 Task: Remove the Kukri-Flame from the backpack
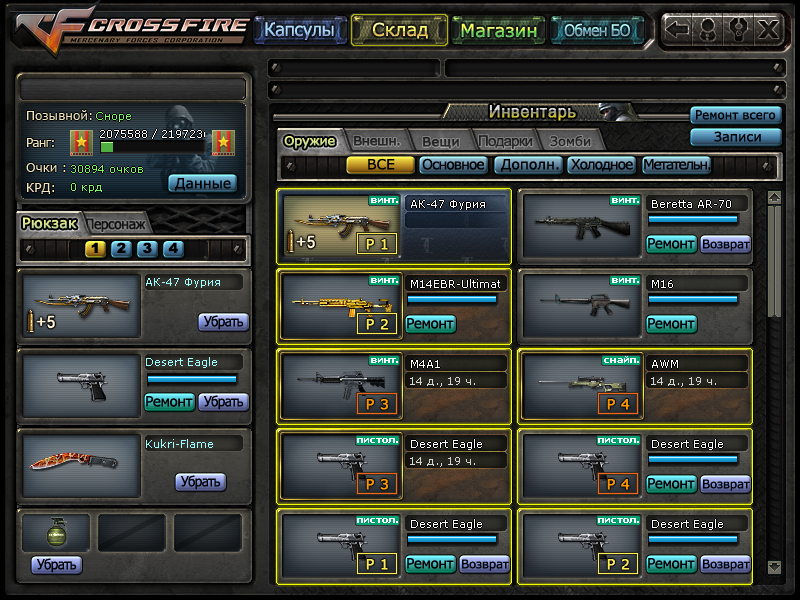(x=200, y=482)
